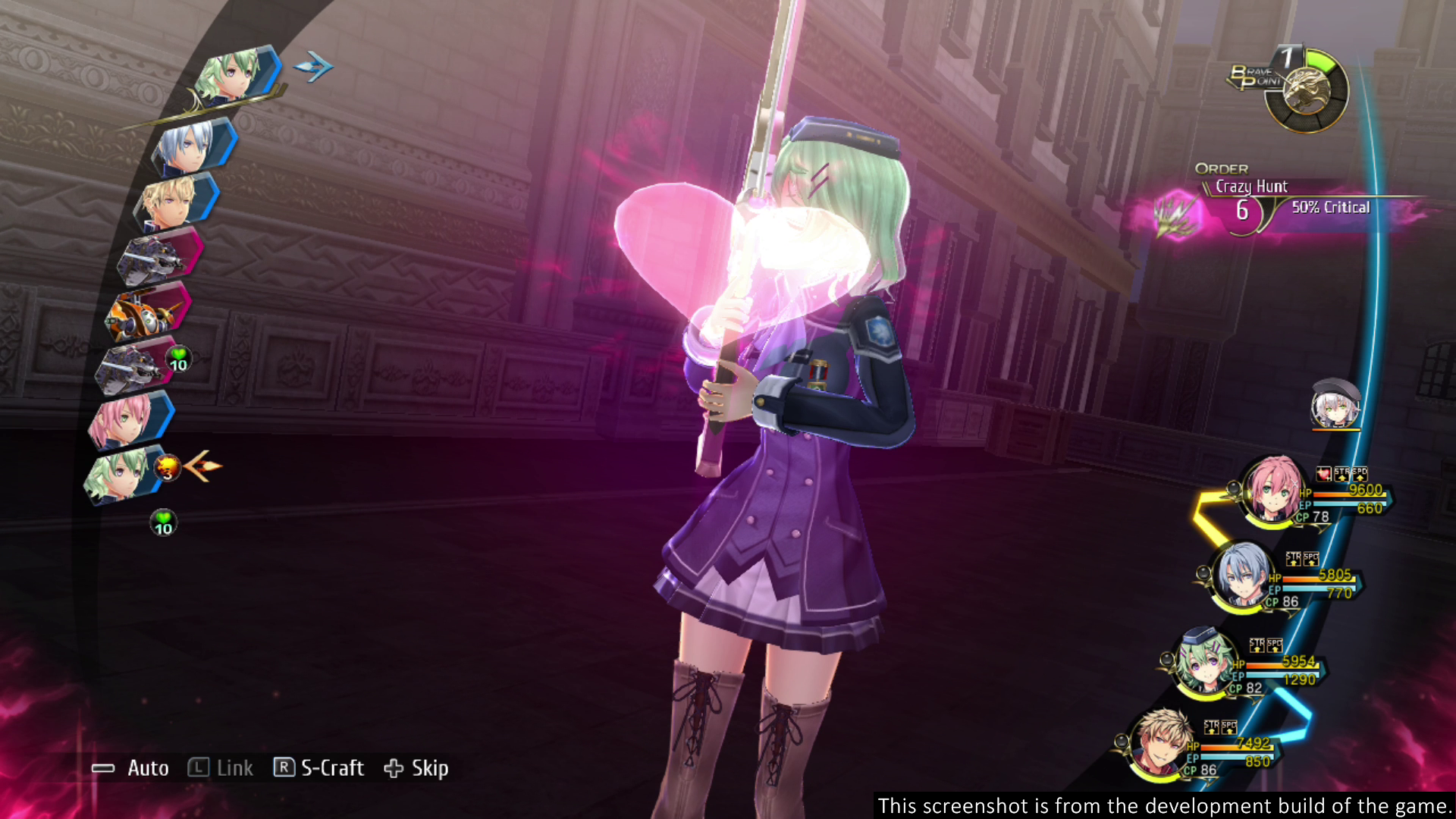1456x819 pixels.
Task: Select the S-Craft command at the bottom bar
Action: click(331, 768)
